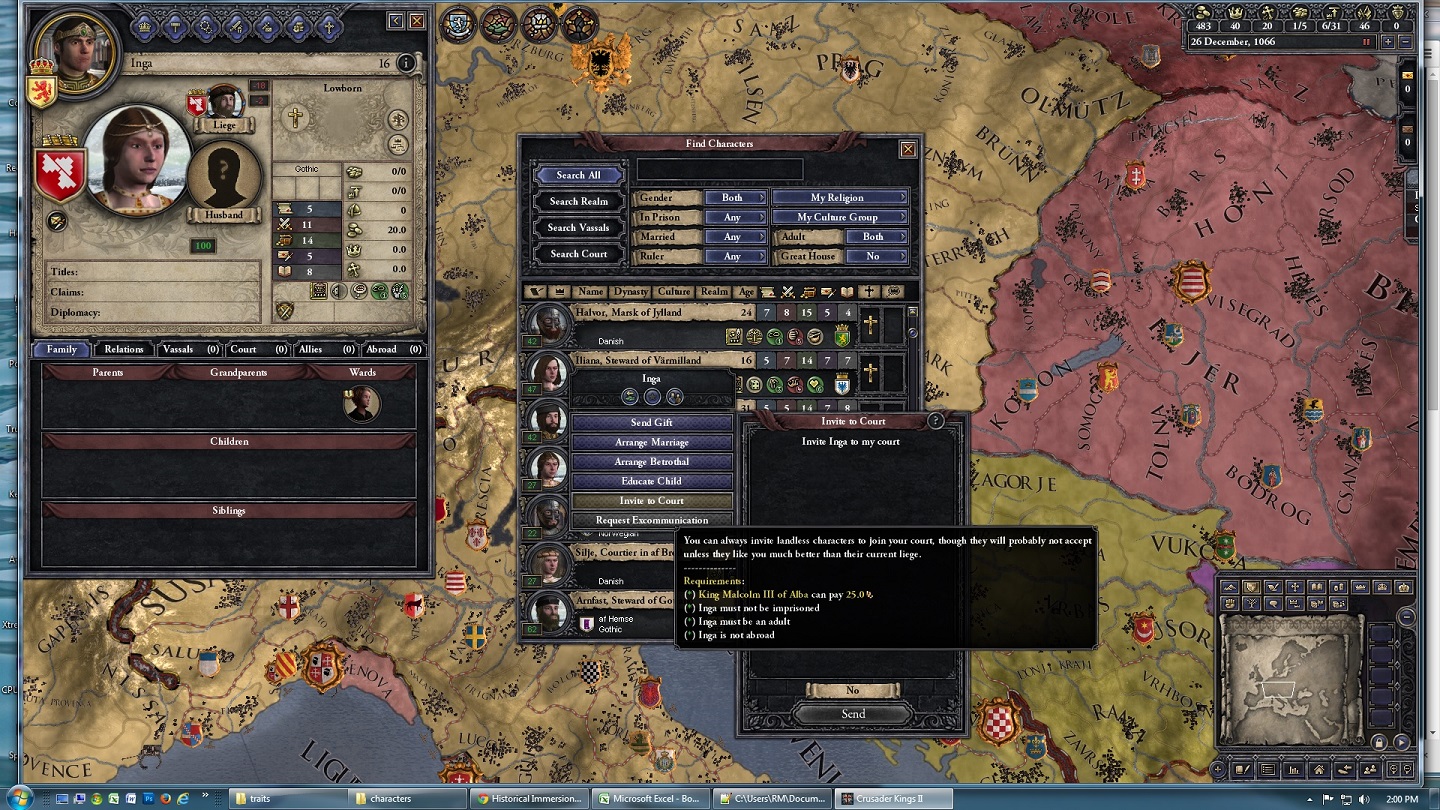1440x810 pixels.
Task: Change the My Culture Group filter
Action: click(x=839, y=217)
